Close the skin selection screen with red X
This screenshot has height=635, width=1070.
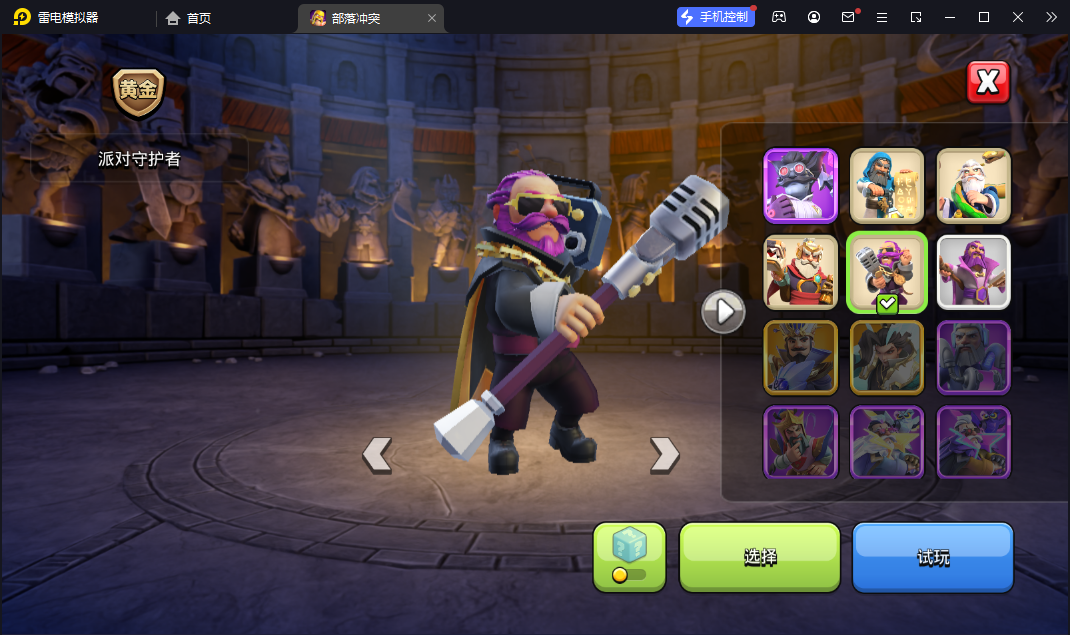[988, 83]
